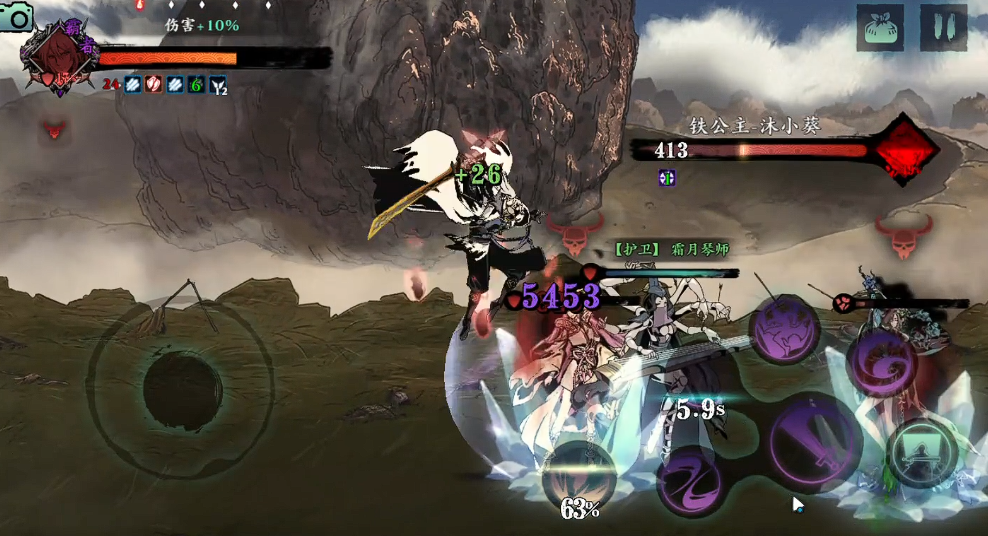Take a screenshot with the camera icon

[17, 17]
